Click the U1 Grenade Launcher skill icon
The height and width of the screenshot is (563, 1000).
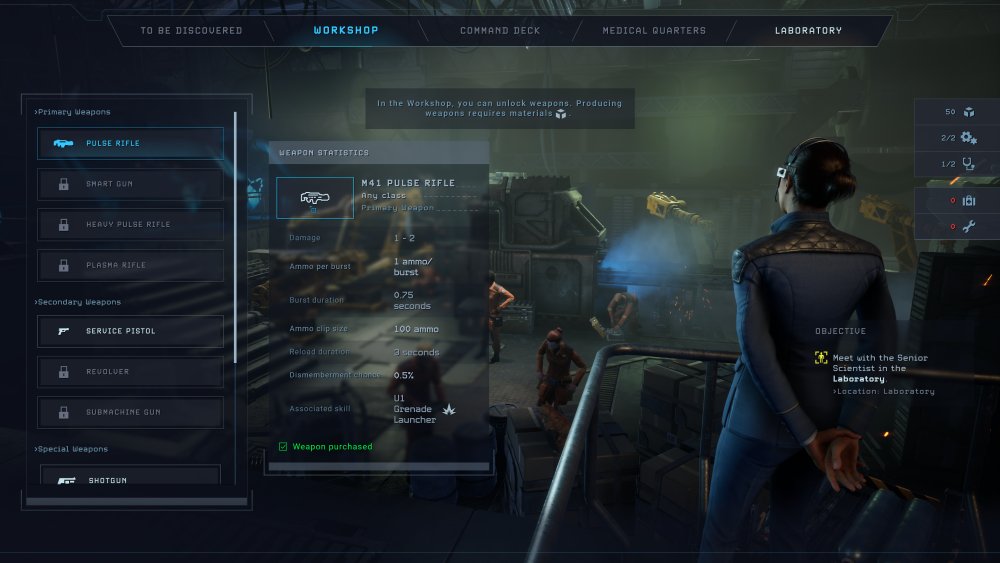[449, 410]
